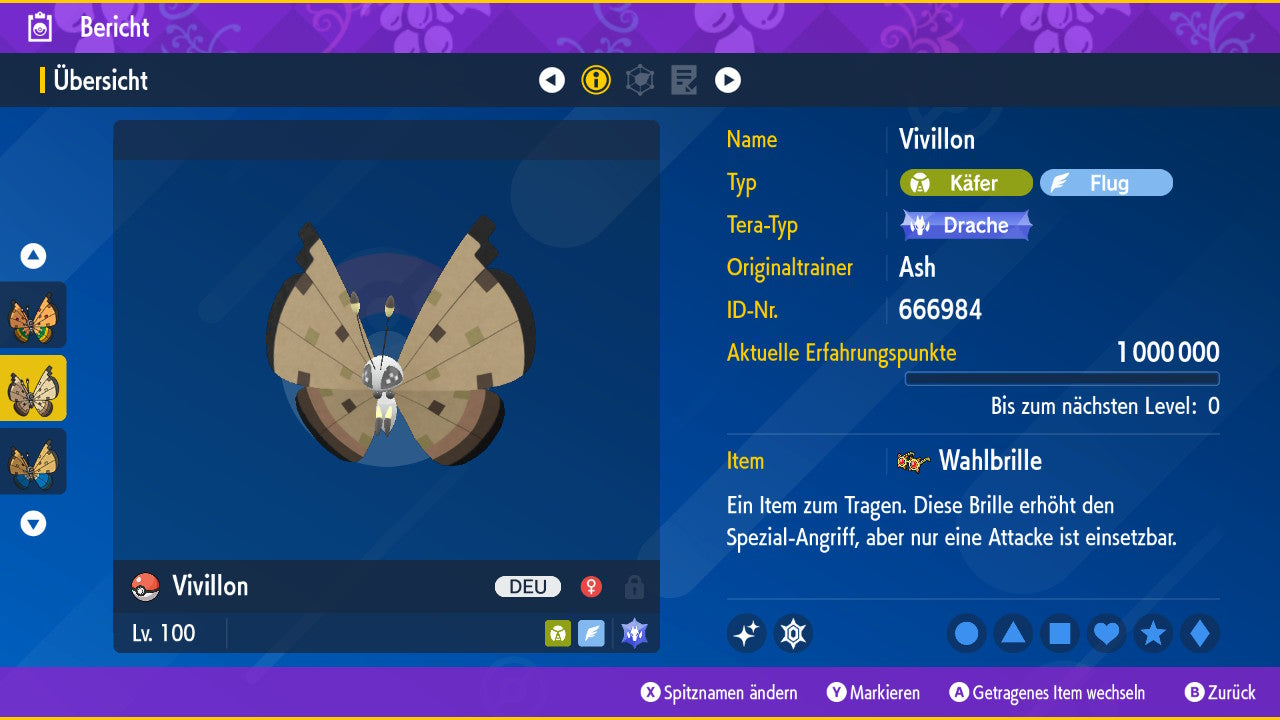The width and height of the screenshot is (1280, 720).
Task: Select the sparkle icon beside the Tera icon
Action: 746,633
